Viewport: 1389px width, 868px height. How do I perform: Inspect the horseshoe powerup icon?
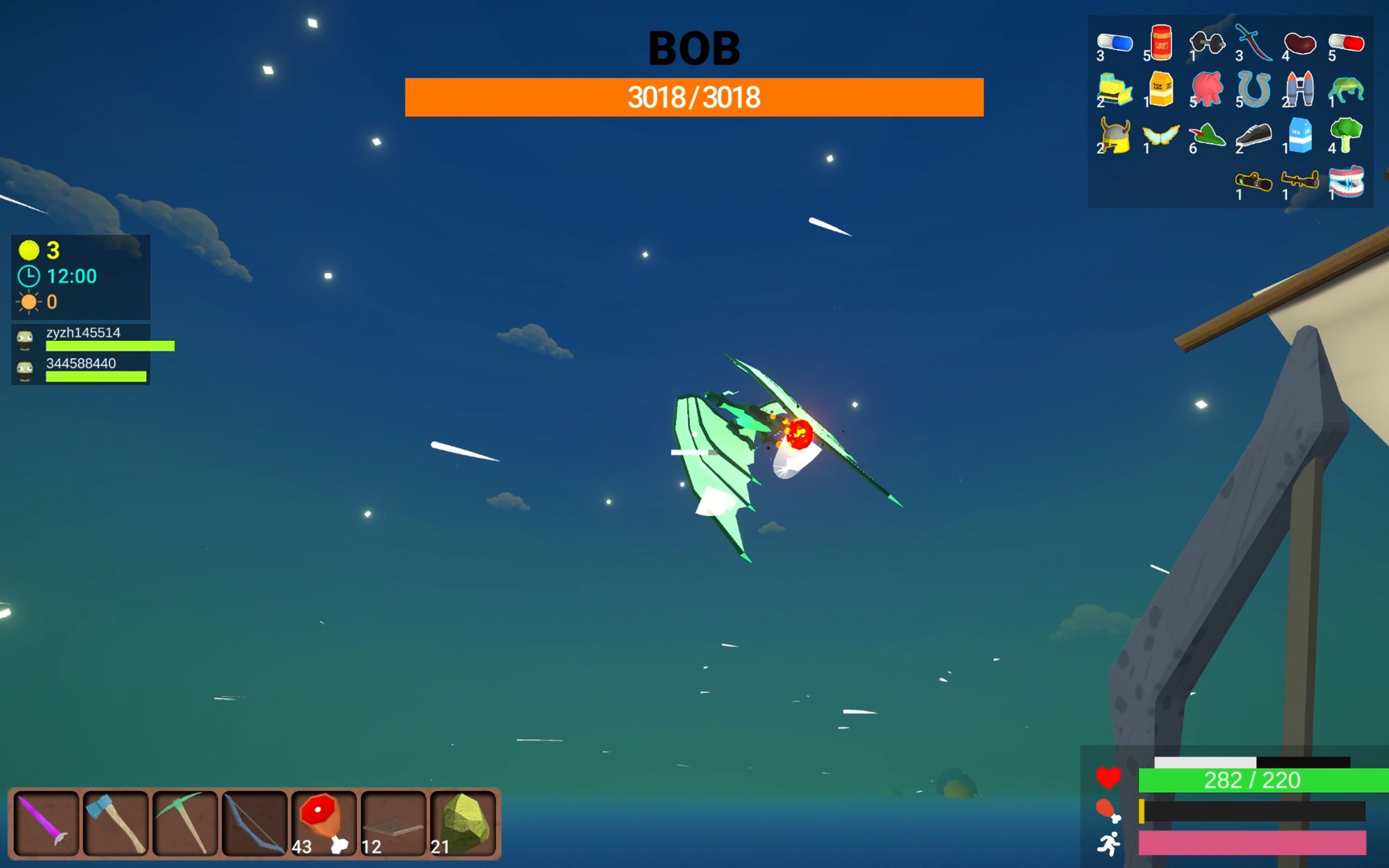tap(1254, 90)
